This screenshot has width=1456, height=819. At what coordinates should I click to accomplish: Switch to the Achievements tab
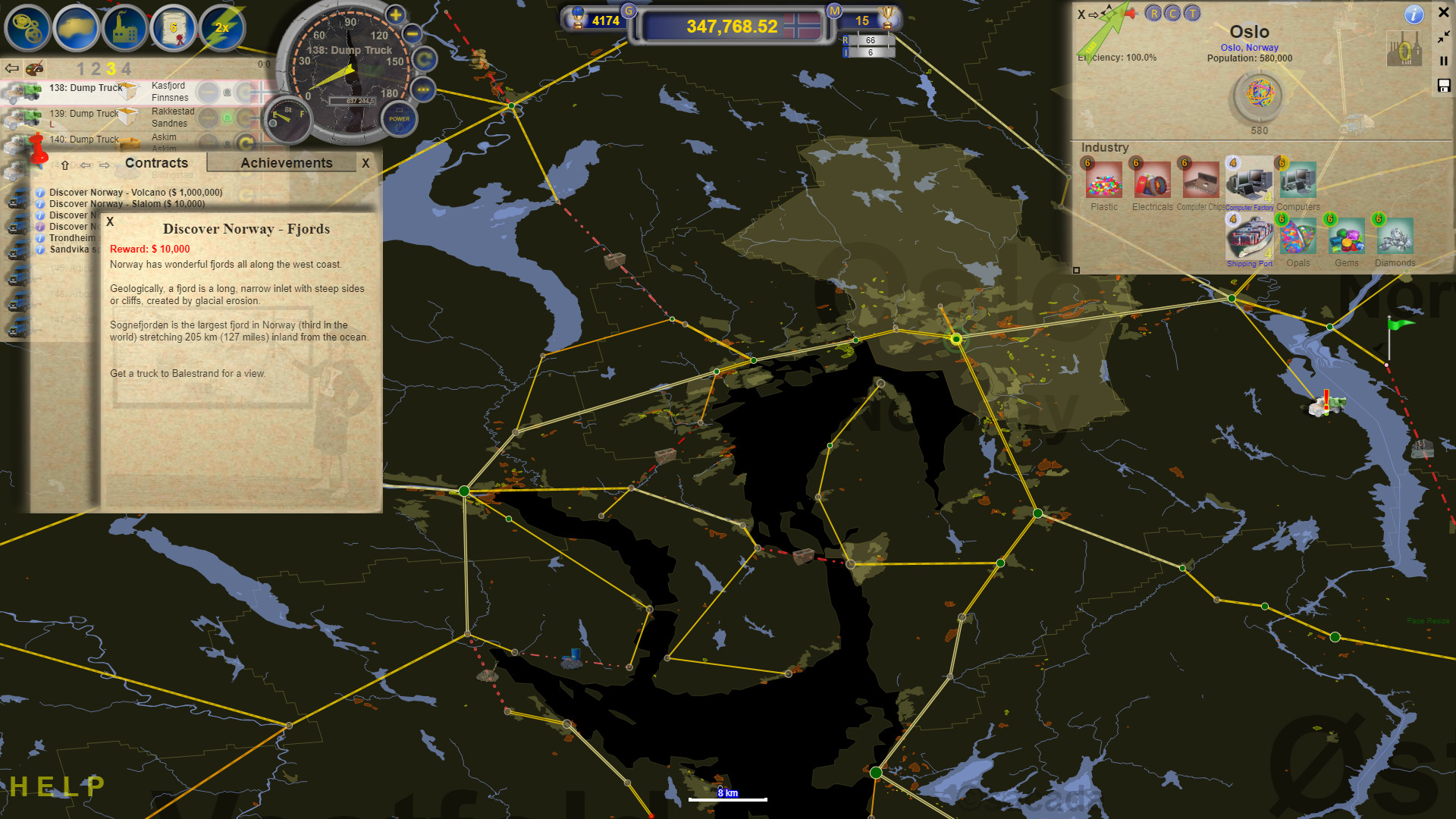287,162
